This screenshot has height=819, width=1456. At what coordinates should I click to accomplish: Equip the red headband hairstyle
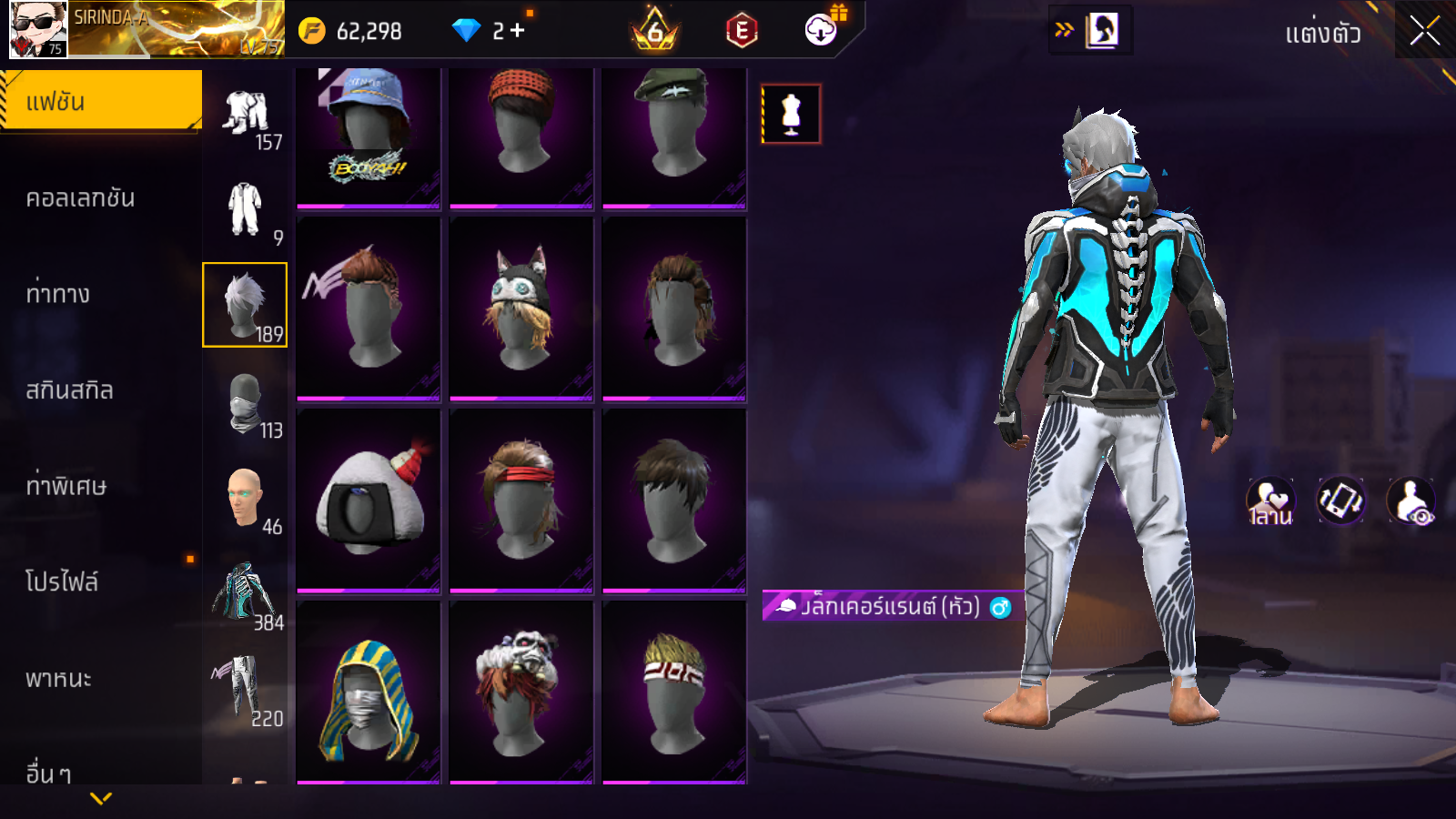pos(521,500)
